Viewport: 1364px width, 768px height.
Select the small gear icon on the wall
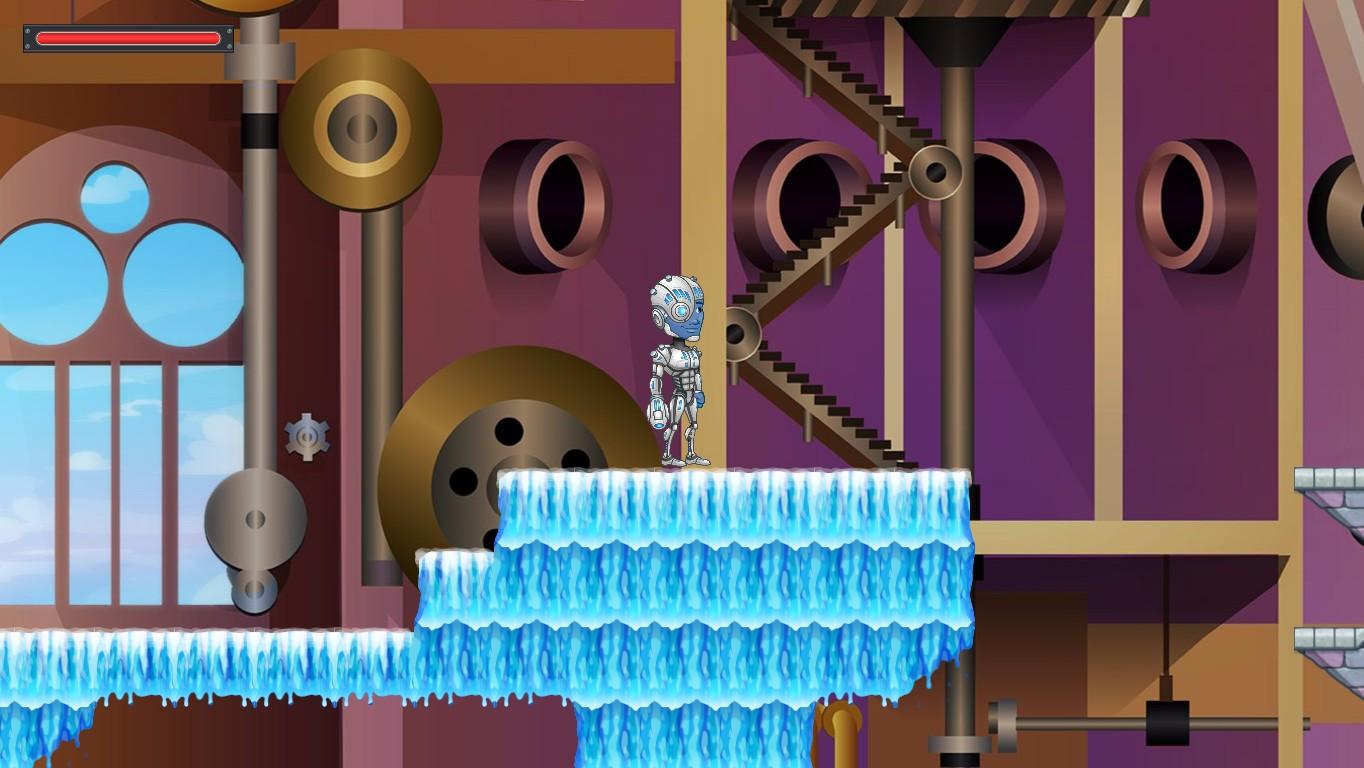click(305, 437)
